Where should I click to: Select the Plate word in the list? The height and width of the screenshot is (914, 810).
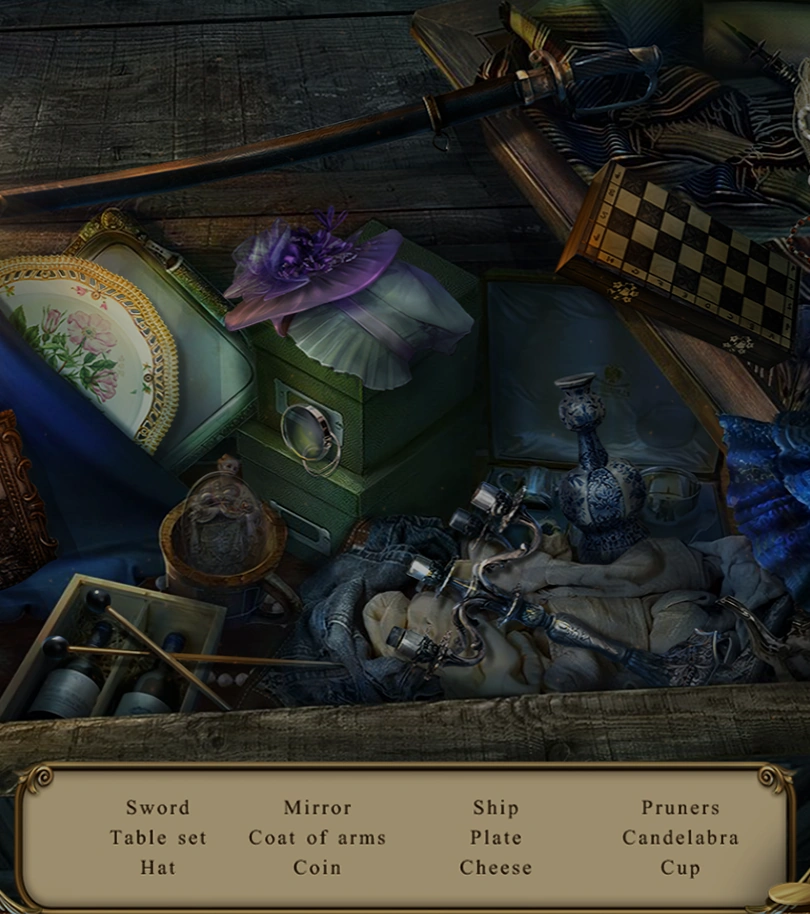click(495, 838)
